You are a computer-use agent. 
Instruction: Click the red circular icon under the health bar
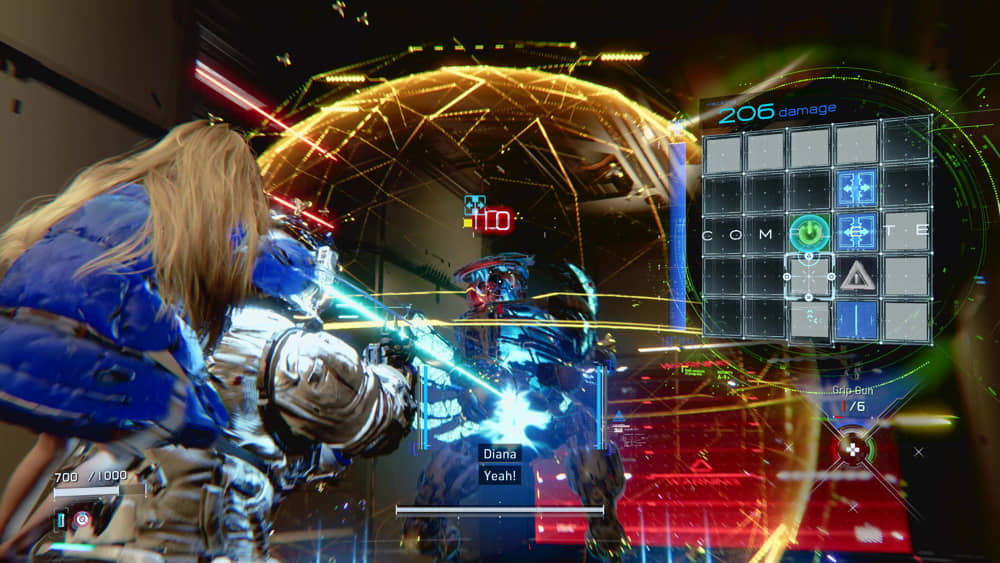pyautogui.click(x=83, y=519)
